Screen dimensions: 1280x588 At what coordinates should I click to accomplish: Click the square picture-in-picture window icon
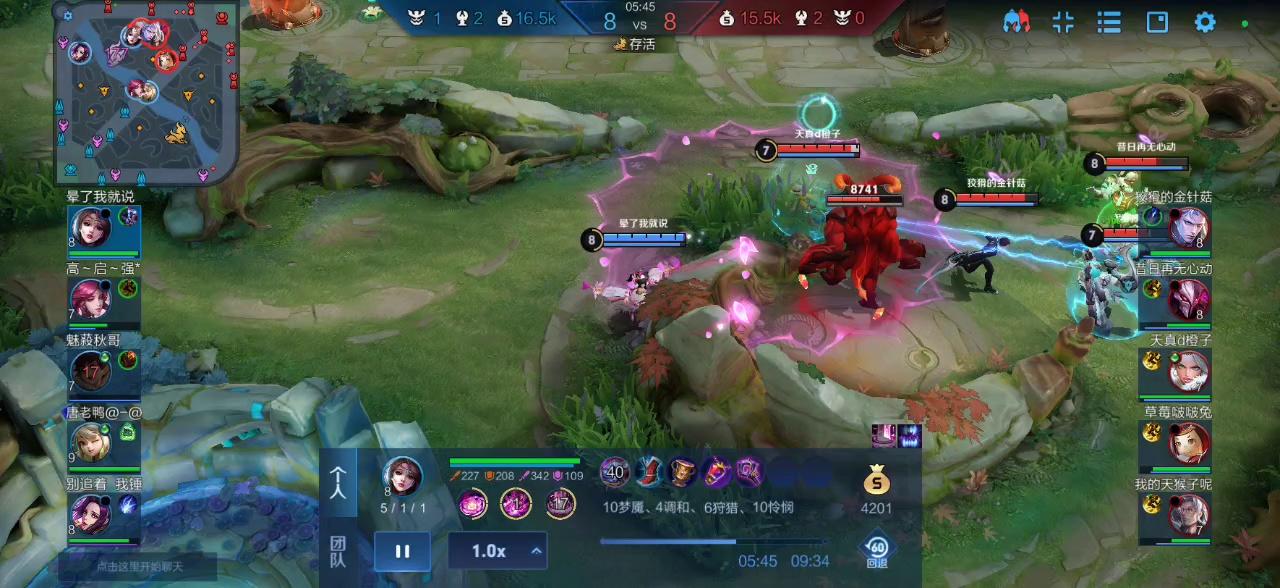(1157, 22)
